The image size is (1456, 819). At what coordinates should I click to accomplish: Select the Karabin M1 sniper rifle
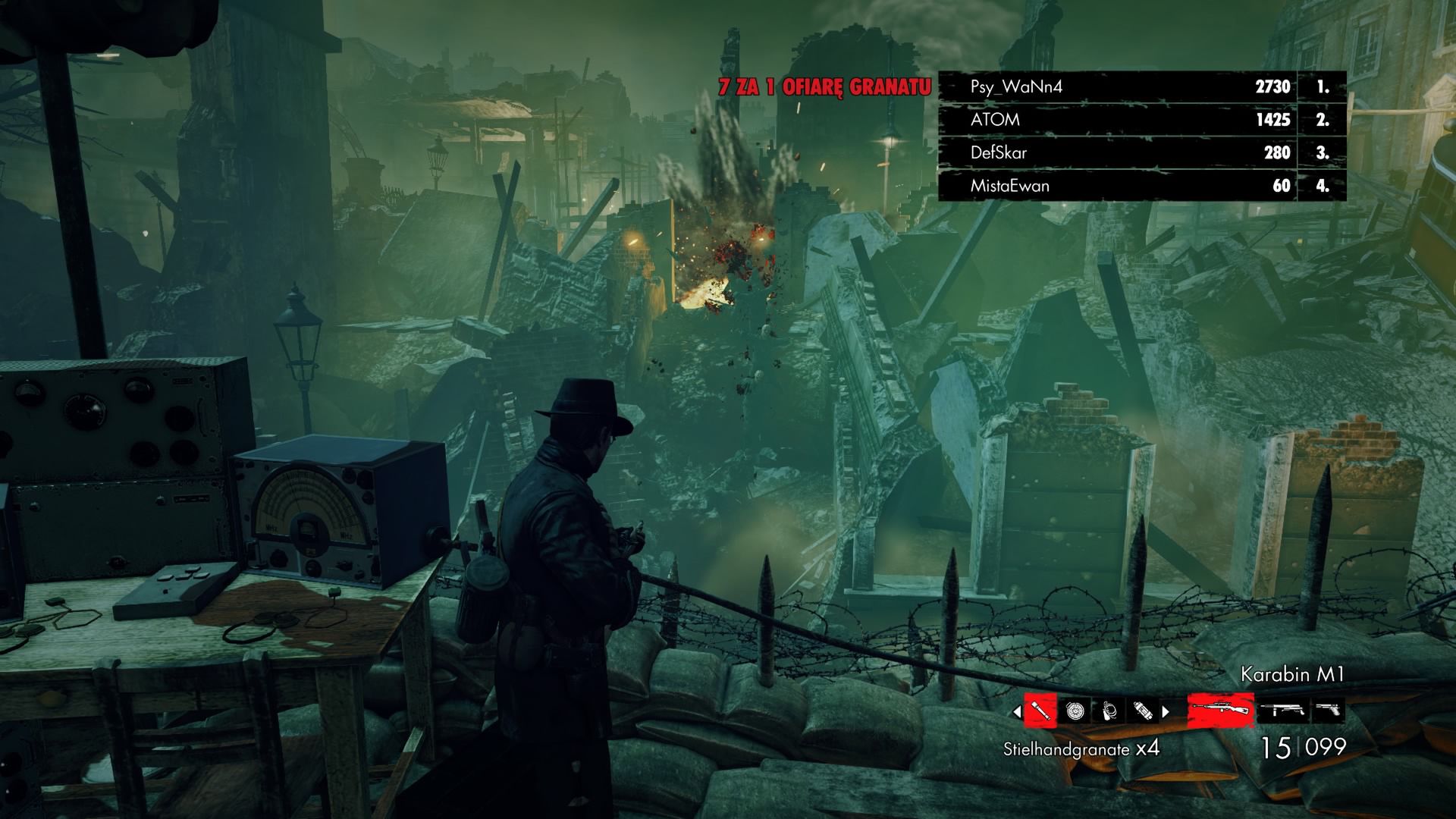(1220, 711)
